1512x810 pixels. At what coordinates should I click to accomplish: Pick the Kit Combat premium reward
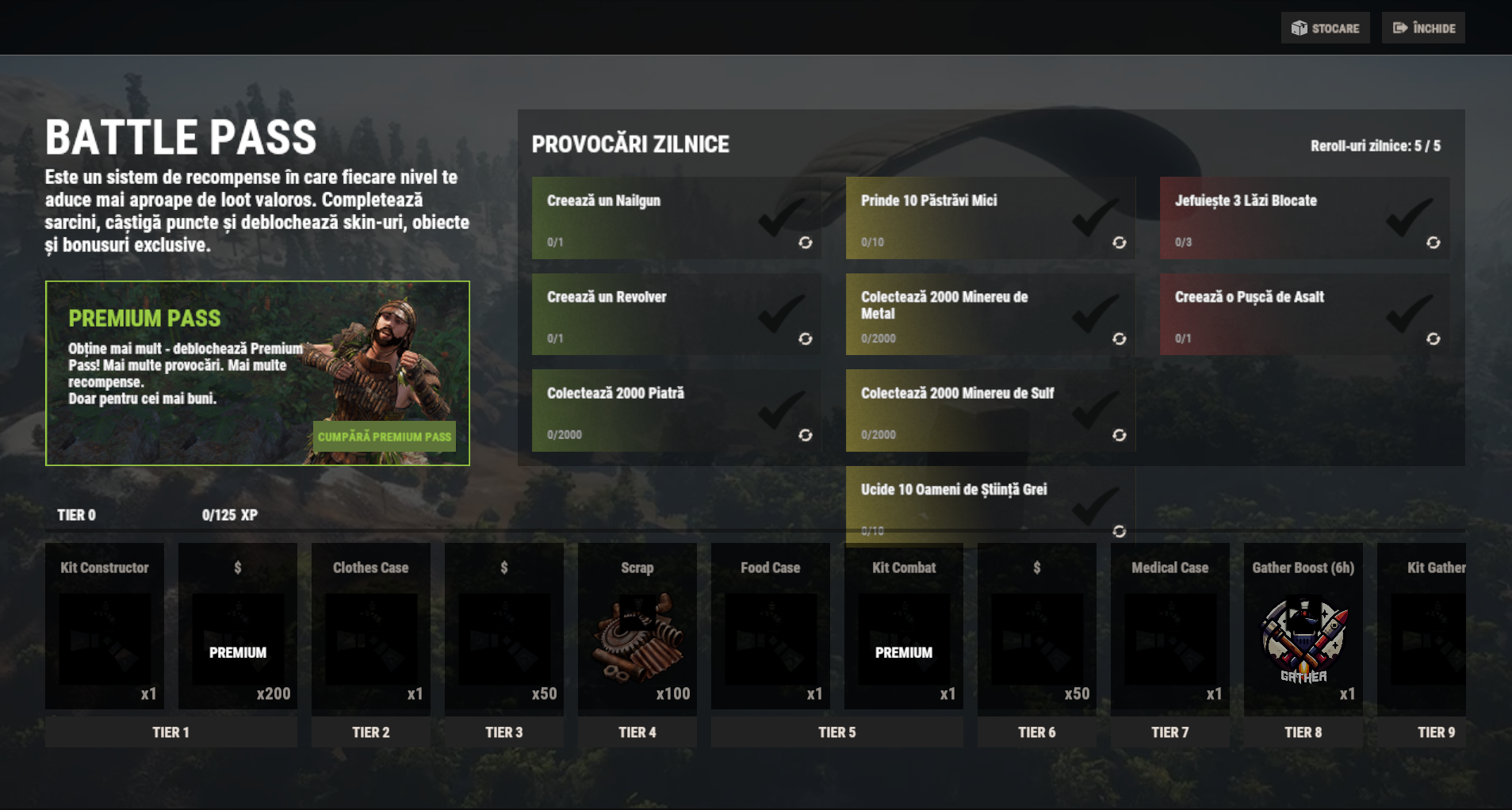click(x=904, y=629)
